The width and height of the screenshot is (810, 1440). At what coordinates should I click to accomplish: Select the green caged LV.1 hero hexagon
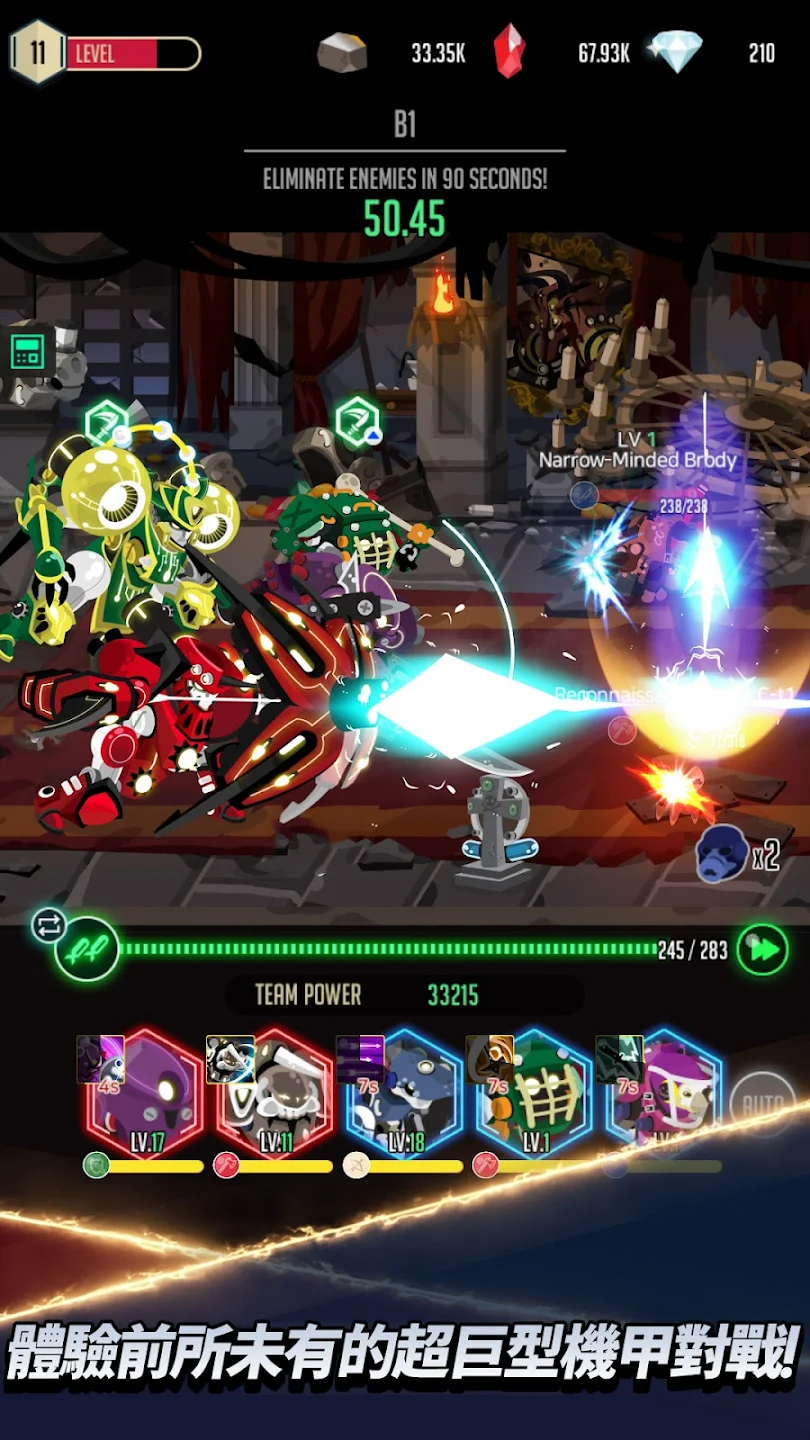click(x=534, y=1094)
